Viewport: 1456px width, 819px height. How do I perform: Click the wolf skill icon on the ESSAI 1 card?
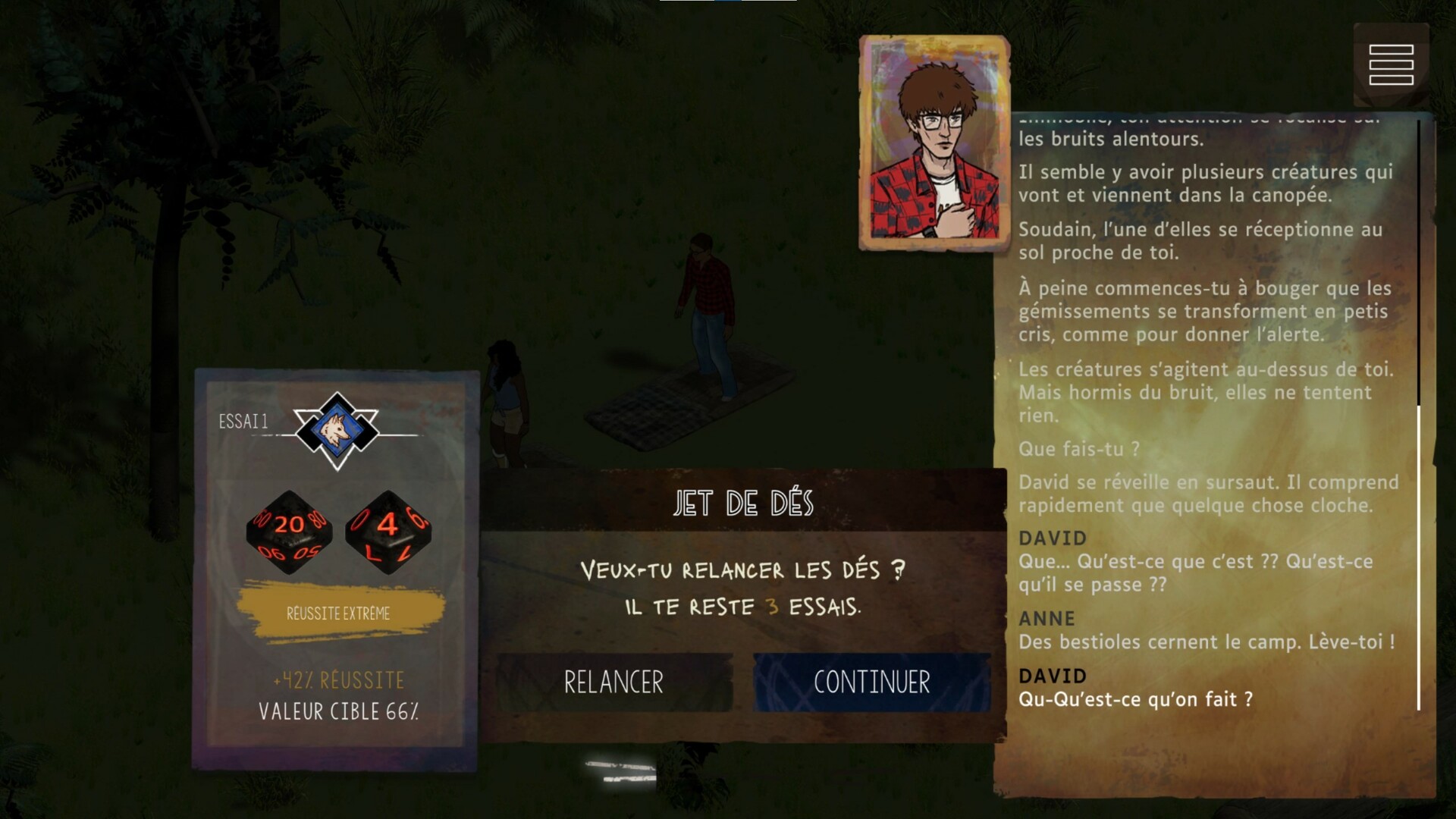click(336, 426)
